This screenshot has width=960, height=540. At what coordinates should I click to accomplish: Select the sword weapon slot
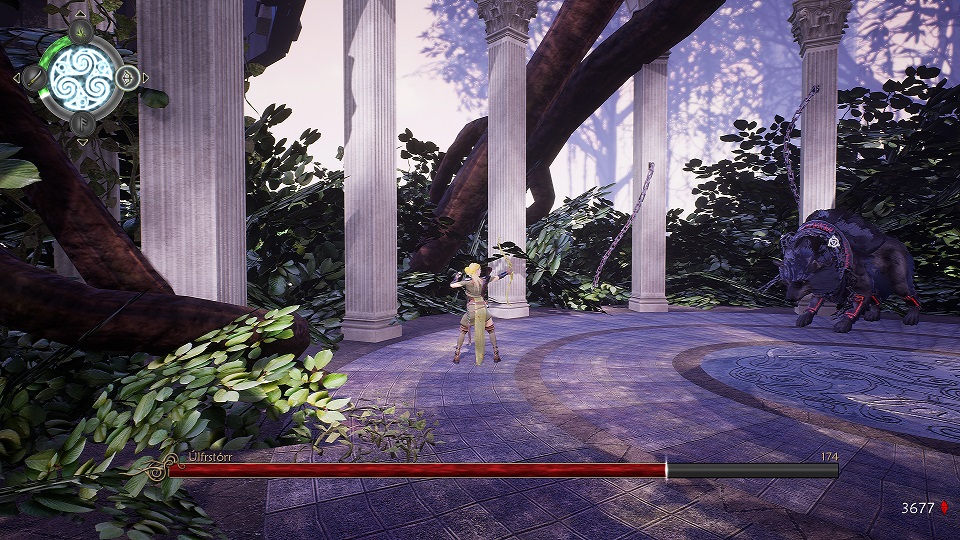point(33,76)
